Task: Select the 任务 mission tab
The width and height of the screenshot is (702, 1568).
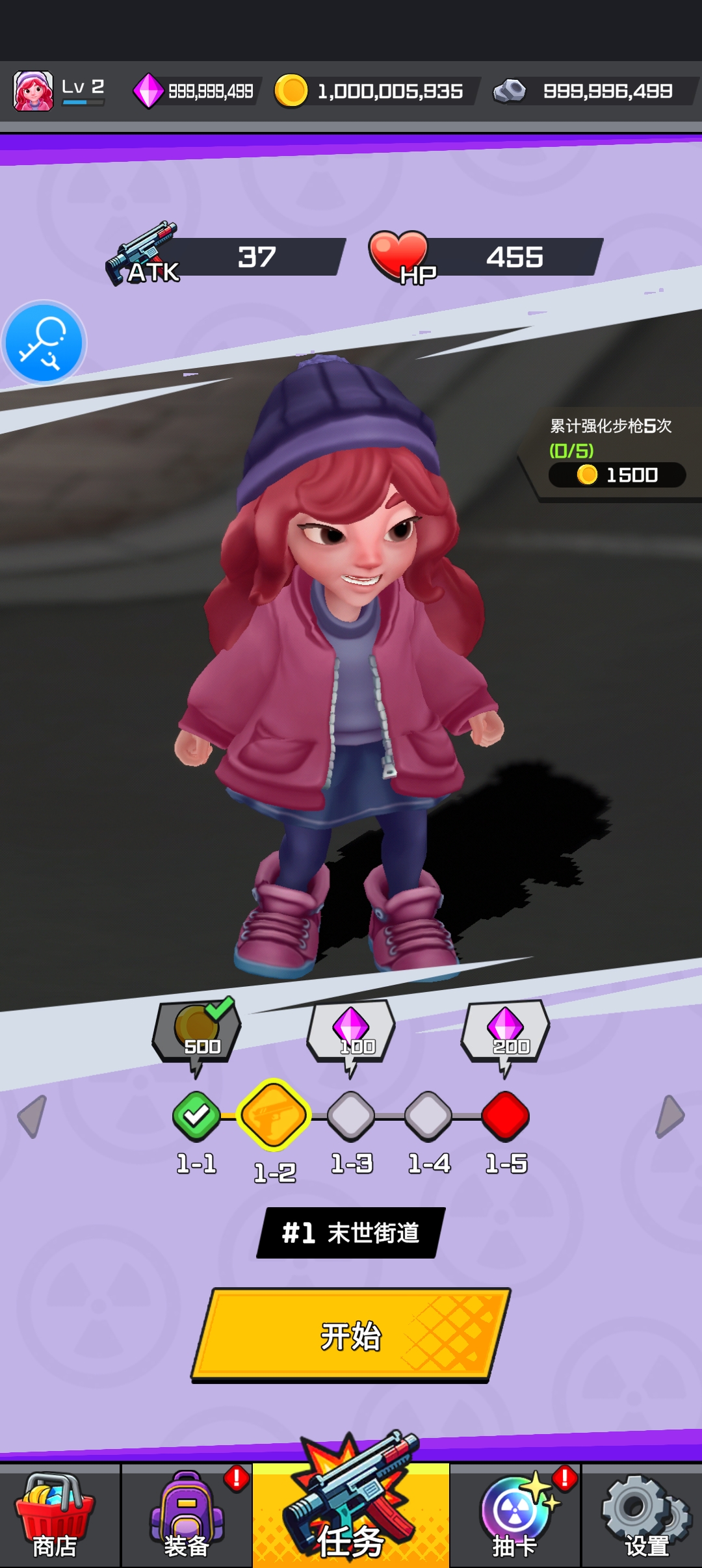Action: [x=351, y=1516]
